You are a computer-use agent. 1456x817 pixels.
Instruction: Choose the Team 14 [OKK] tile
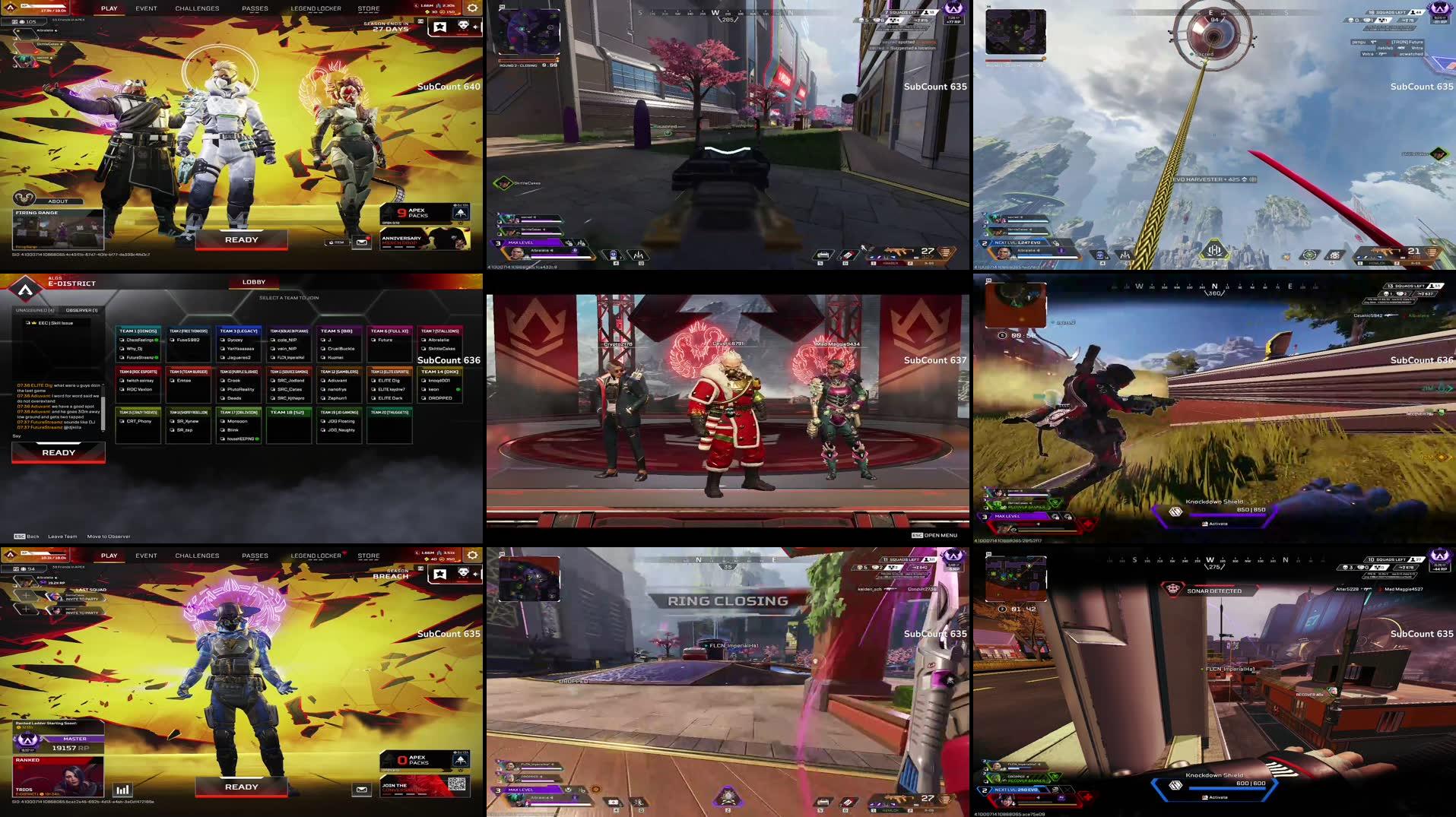pos(439,372)
